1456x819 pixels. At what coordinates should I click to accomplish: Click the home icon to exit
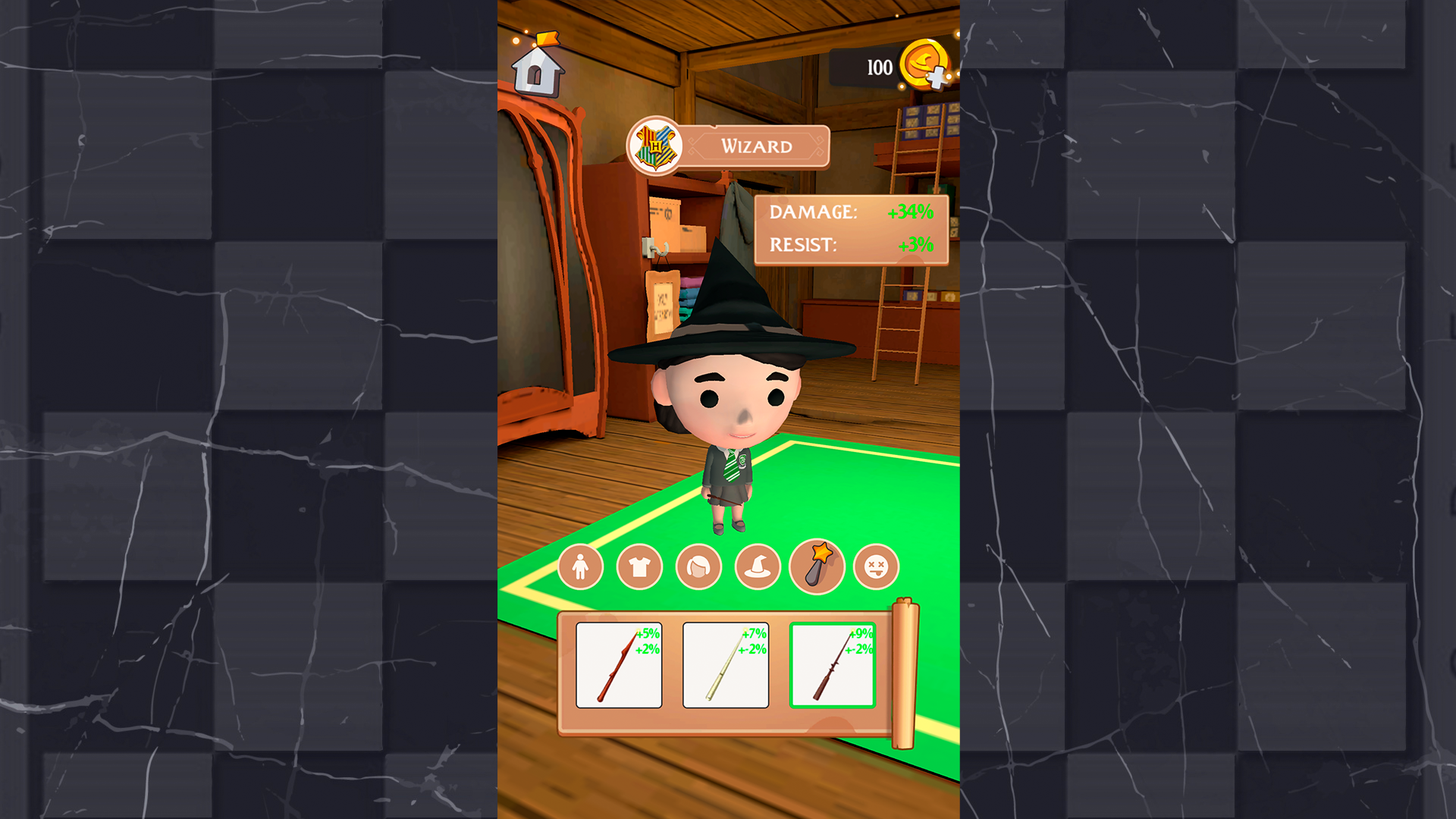click(540, 74)
